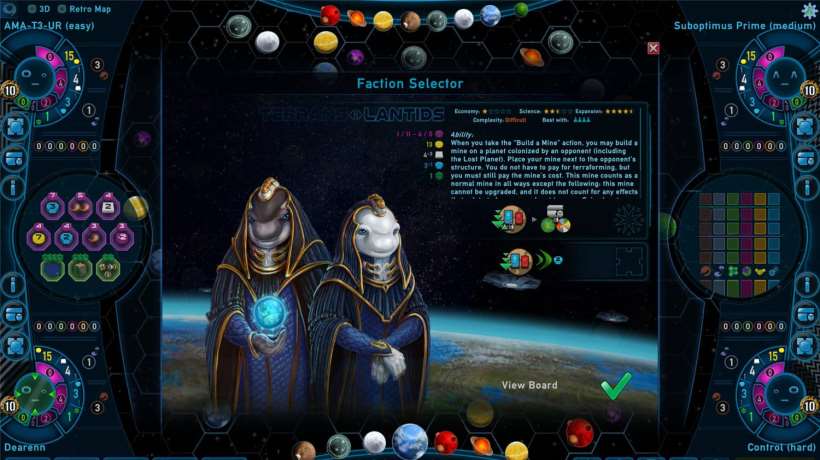Viewport: 820px width, 460px height.
Task: Choose the large blue planet in bottom row
Action: 410,440
